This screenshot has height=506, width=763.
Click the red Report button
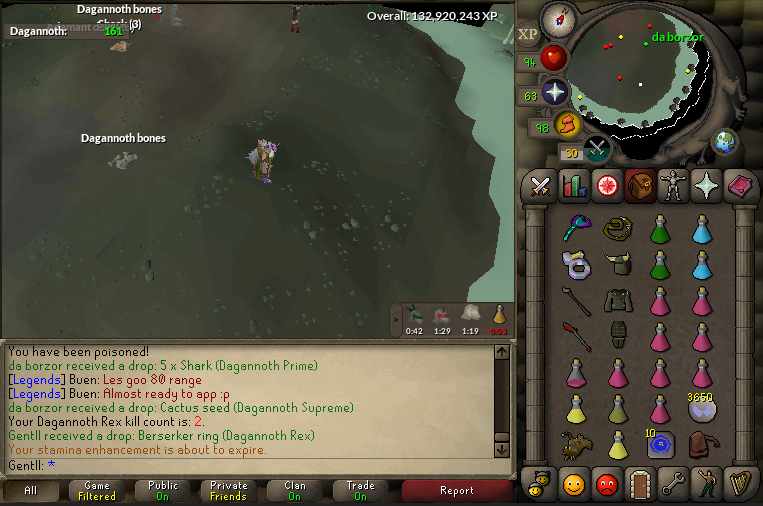(x=456, y=491)
